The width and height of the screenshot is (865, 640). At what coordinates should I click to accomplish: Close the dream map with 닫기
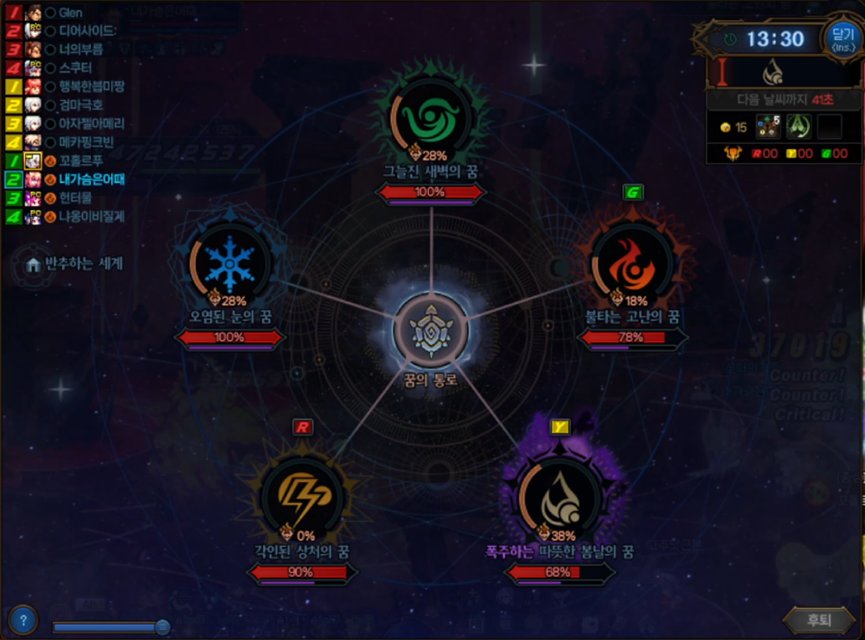(841, 39)
